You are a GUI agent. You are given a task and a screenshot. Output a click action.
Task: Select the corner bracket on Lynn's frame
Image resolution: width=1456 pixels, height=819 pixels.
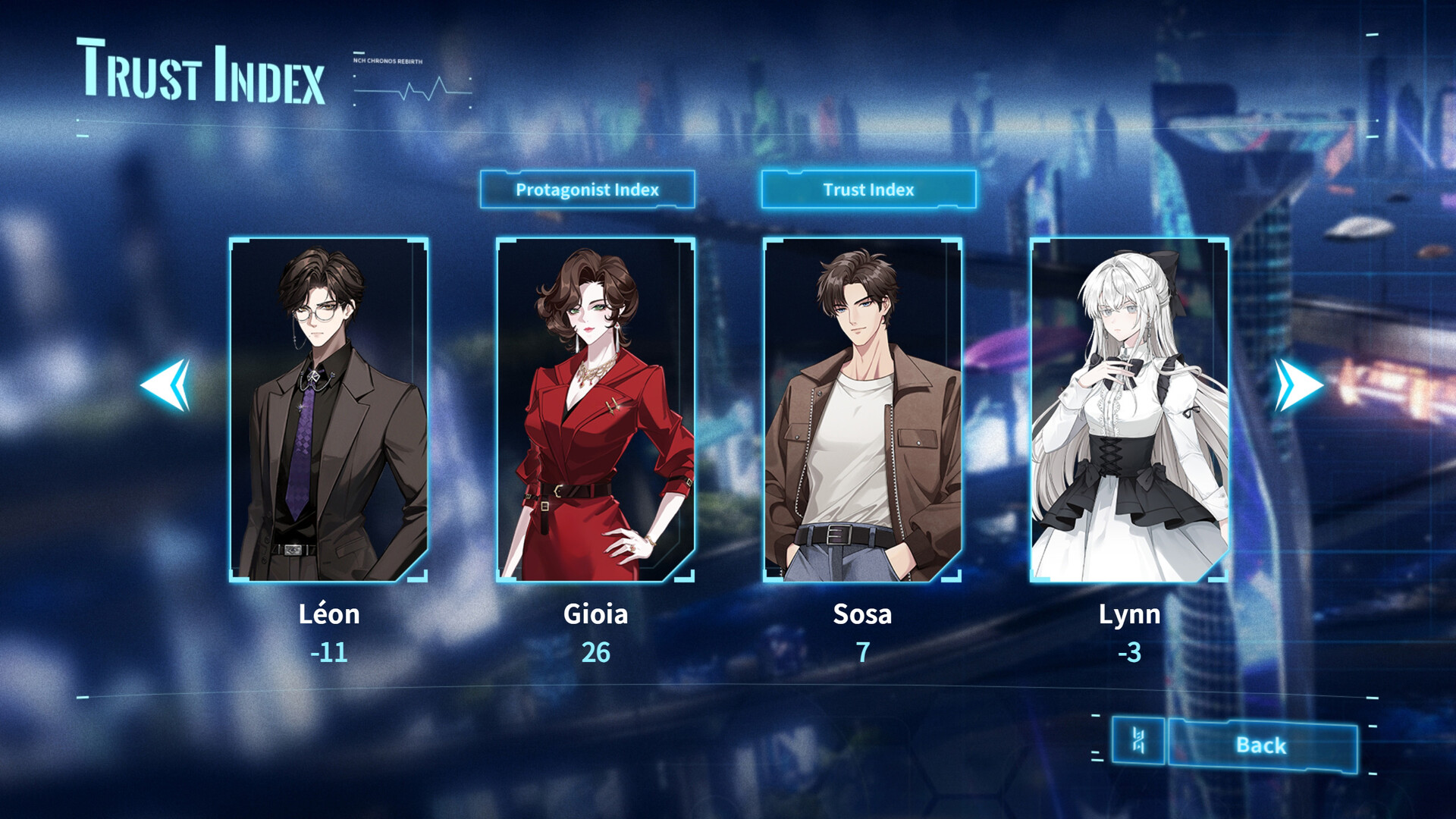click(1040, 243)
